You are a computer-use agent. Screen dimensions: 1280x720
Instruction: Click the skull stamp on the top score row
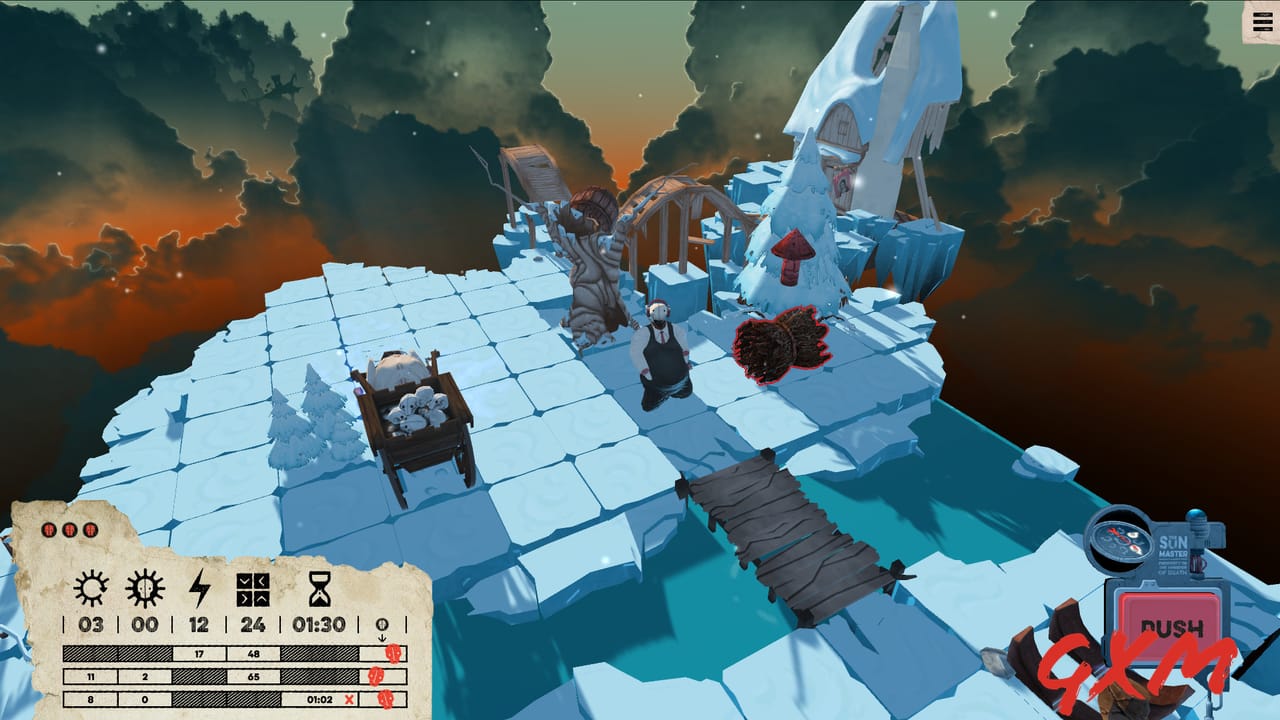392,652
